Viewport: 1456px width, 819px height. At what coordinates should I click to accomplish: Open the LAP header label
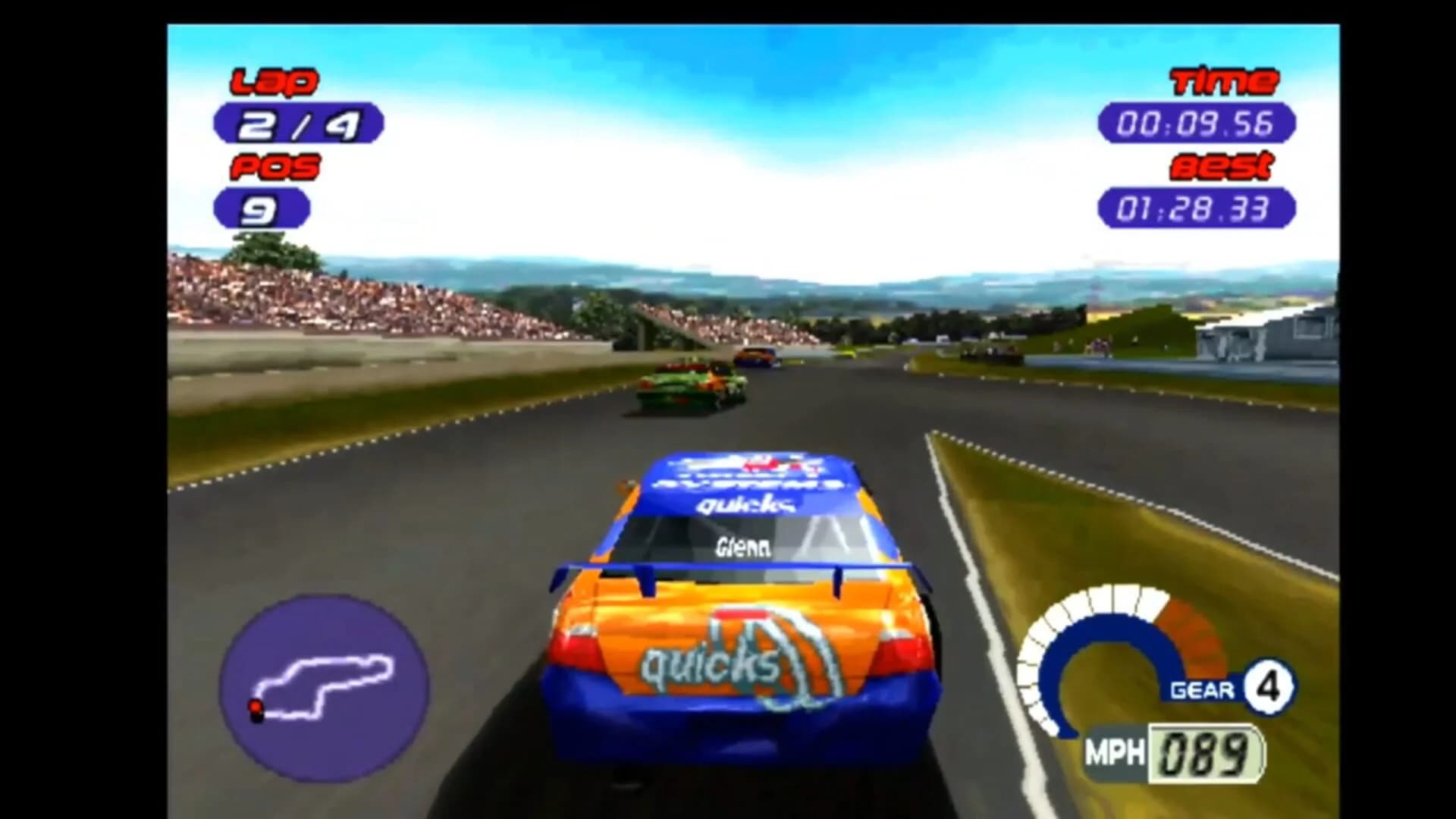coord(277,80)
